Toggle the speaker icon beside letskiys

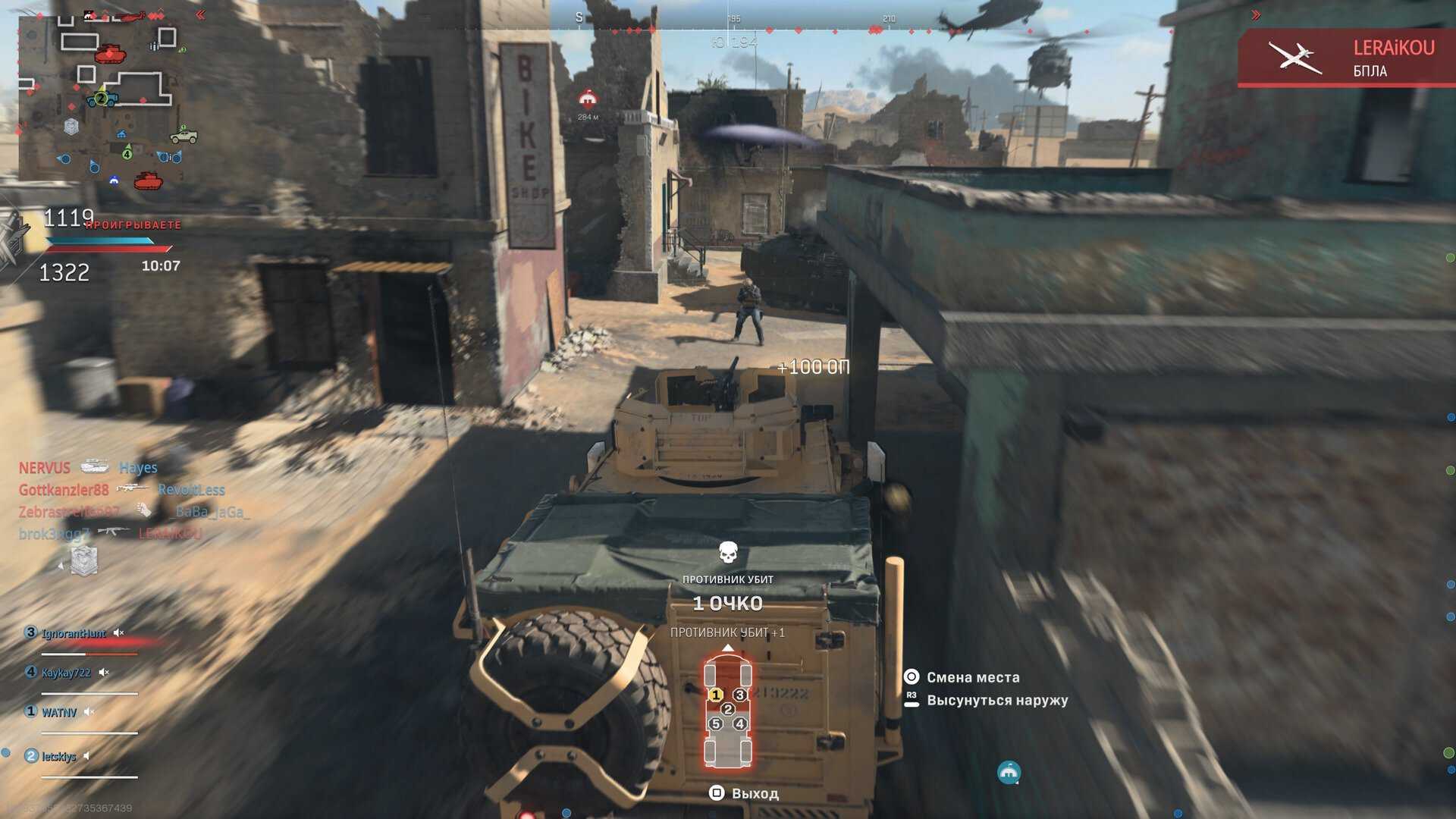coord(87,756)
